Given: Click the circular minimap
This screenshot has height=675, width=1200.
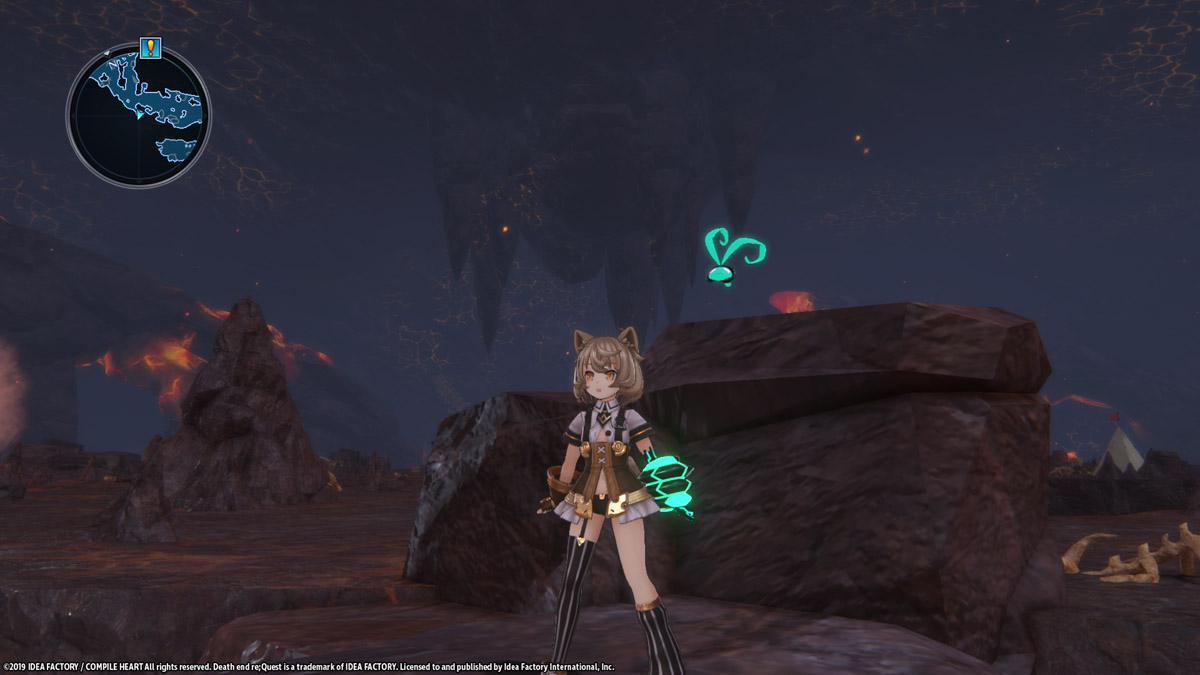Looking at the screenshot, I should coord(138,114).
